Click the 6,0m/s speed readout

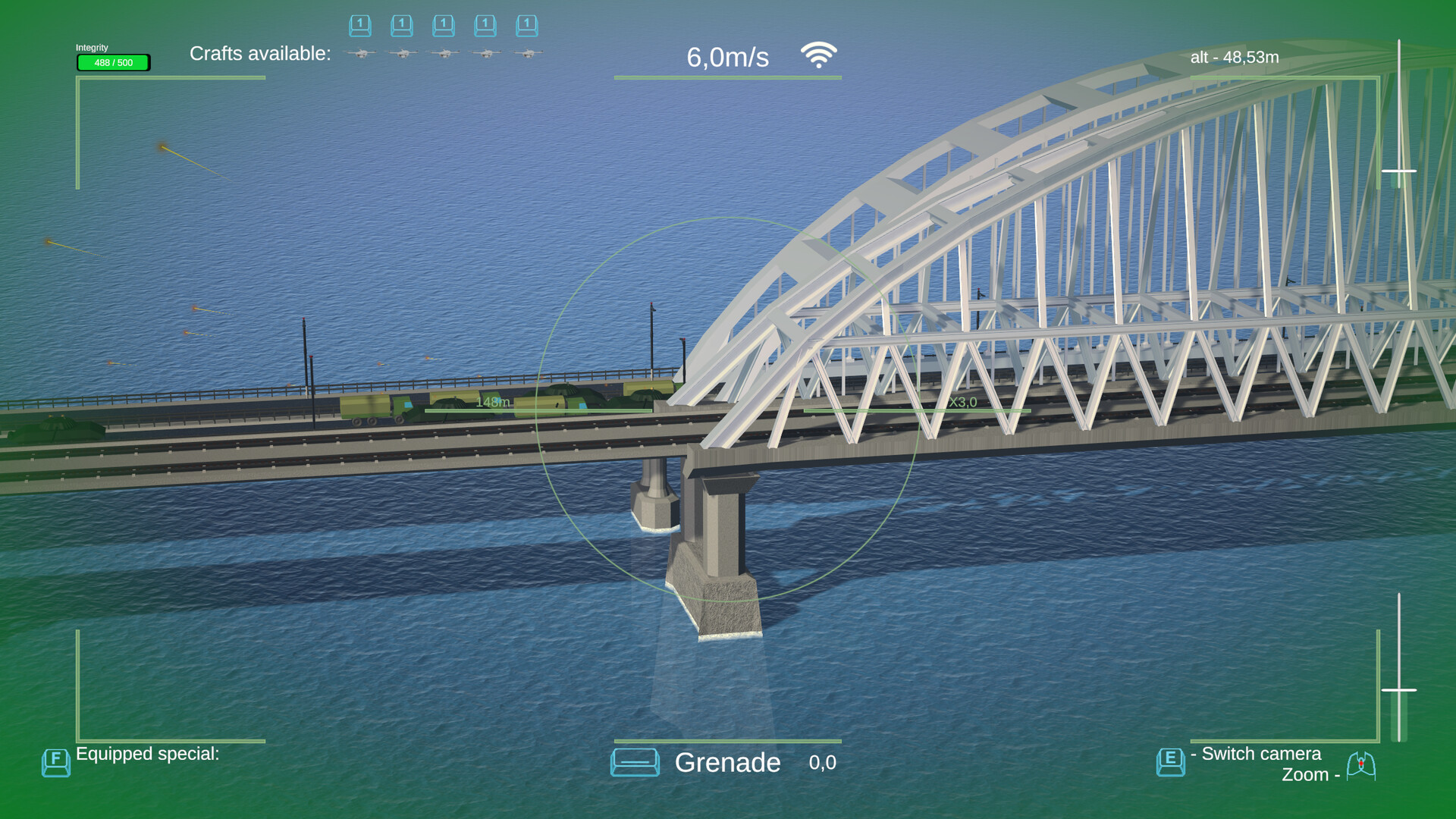[727, 56]
